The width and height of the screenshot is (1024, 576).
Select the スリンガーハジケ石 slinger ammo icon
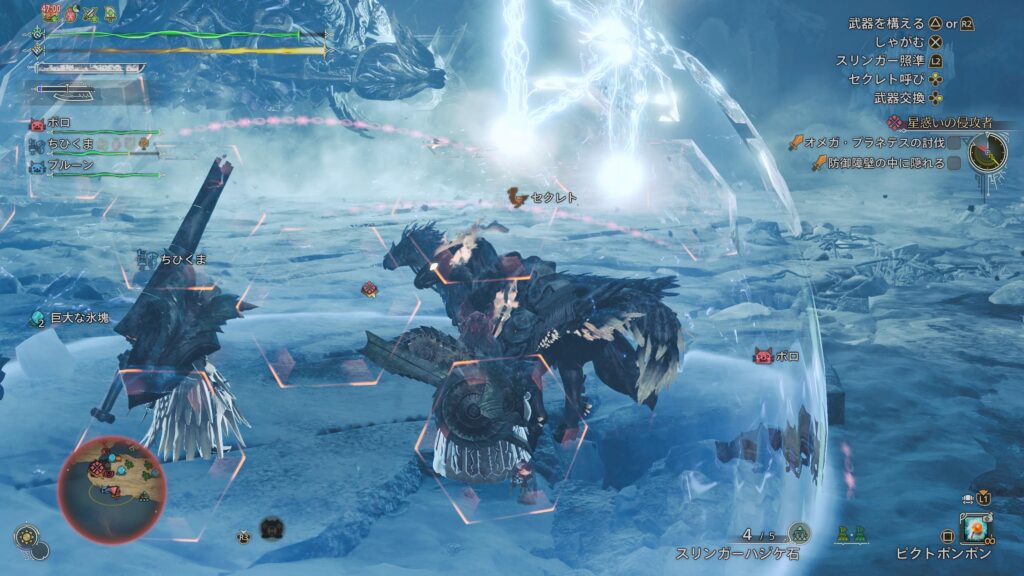tap(799, 533)
